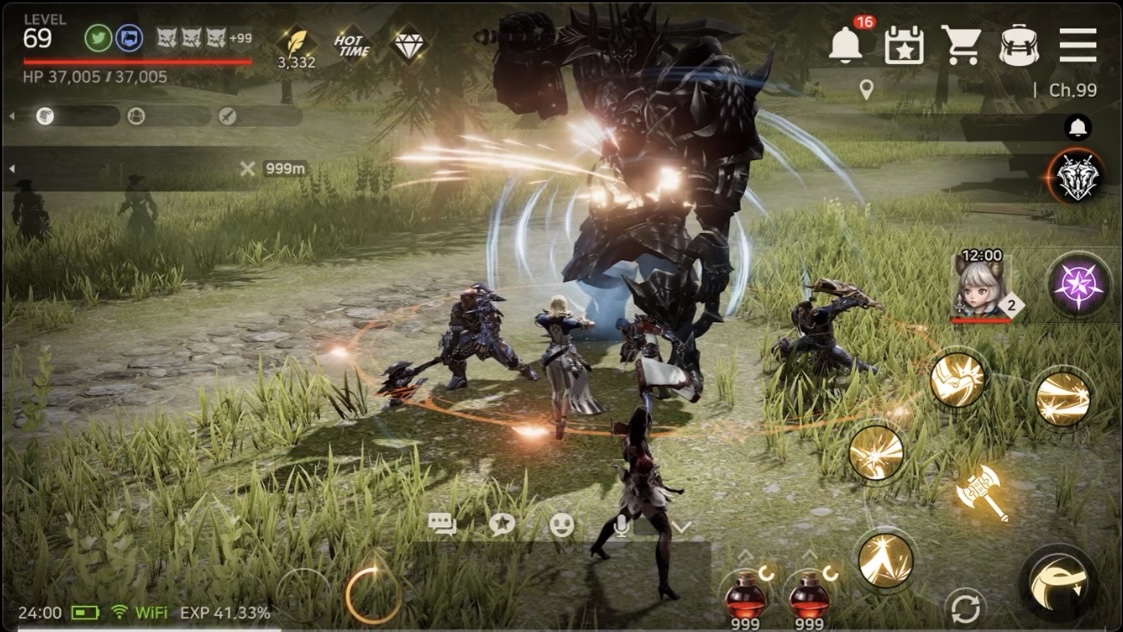Open the map location pin
Viewport: 1123px width, 632px height.
pos(866,90)
